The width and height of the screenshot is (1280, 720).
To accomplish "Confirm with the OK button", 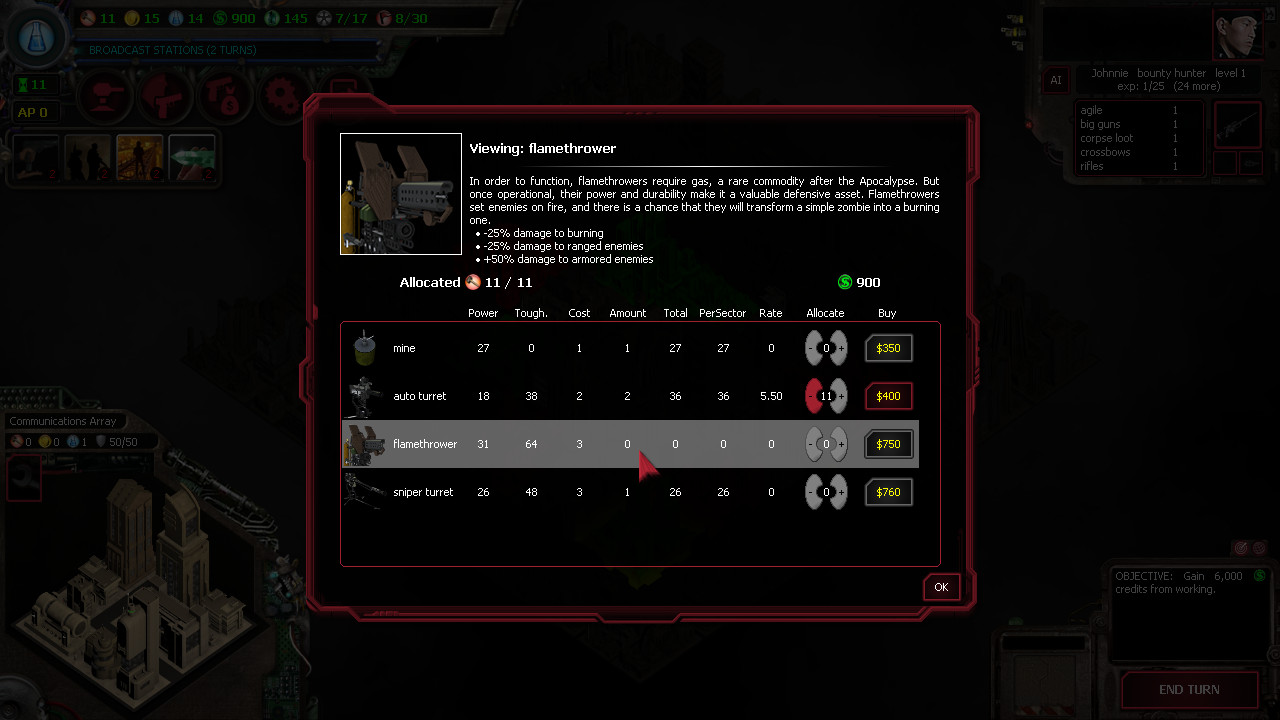I will click(940, 587).
